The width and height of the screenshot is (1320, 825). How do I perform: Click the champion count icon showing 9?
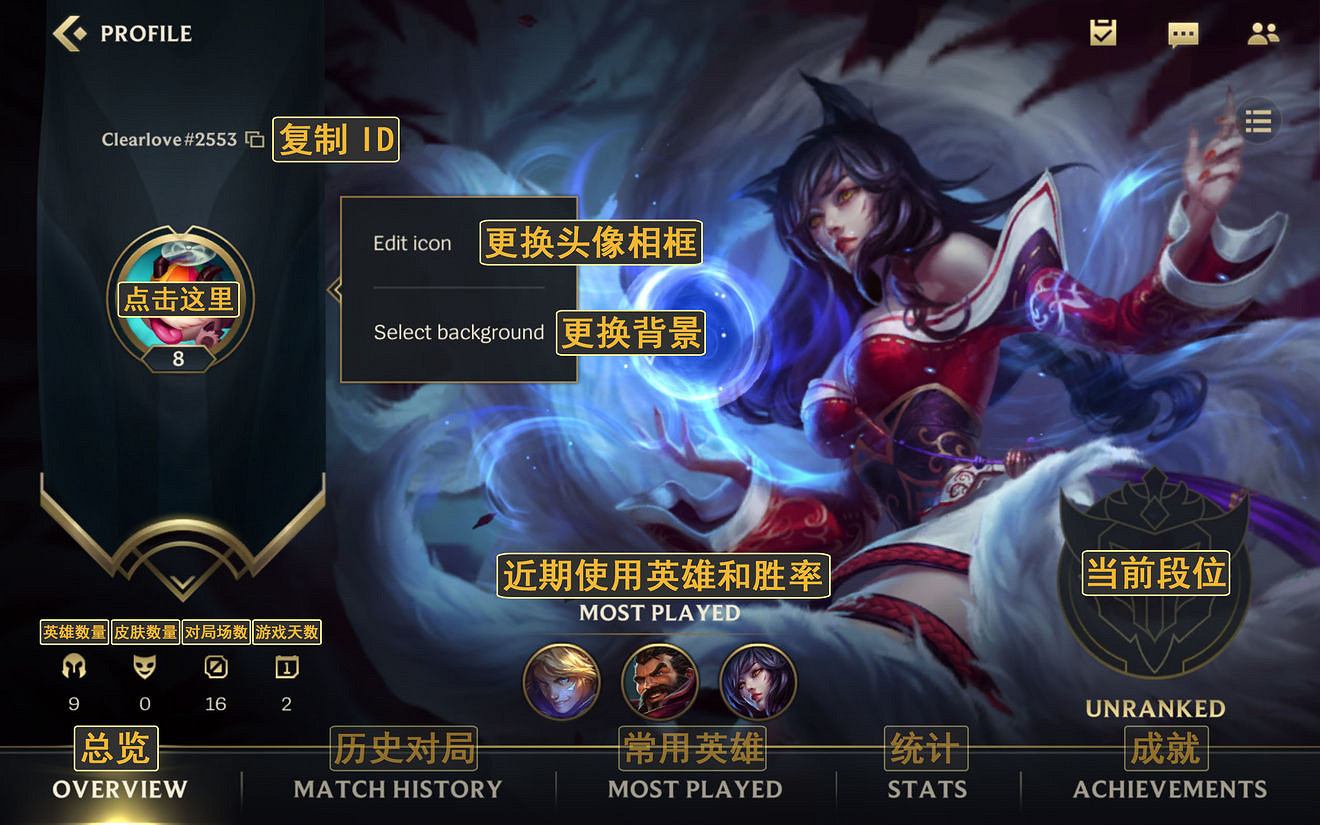coord(73,667)
